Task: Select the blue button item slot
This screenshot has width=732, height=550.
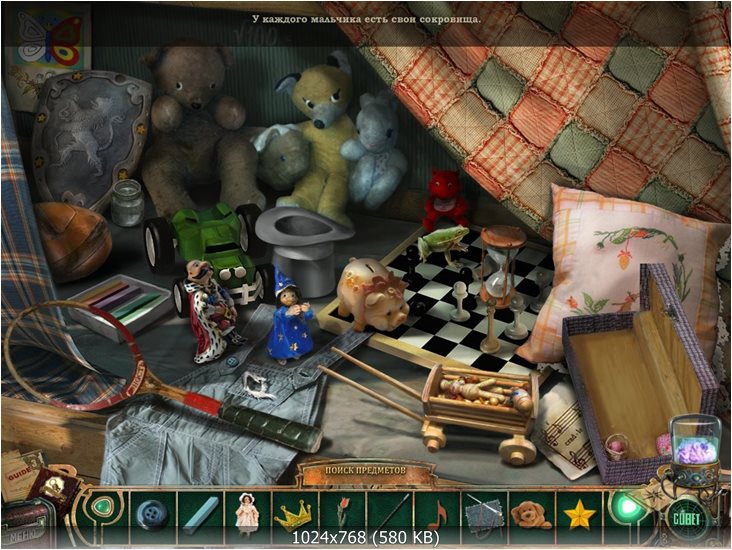Action: pos(152,512)
